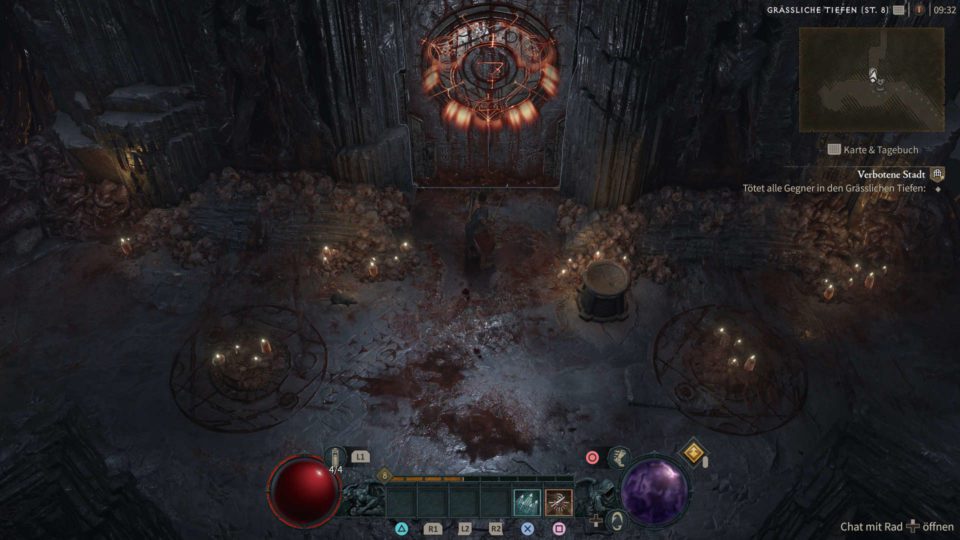Activate the orange slash skill slot
960x540 pixels.
(x=558, y=502)
